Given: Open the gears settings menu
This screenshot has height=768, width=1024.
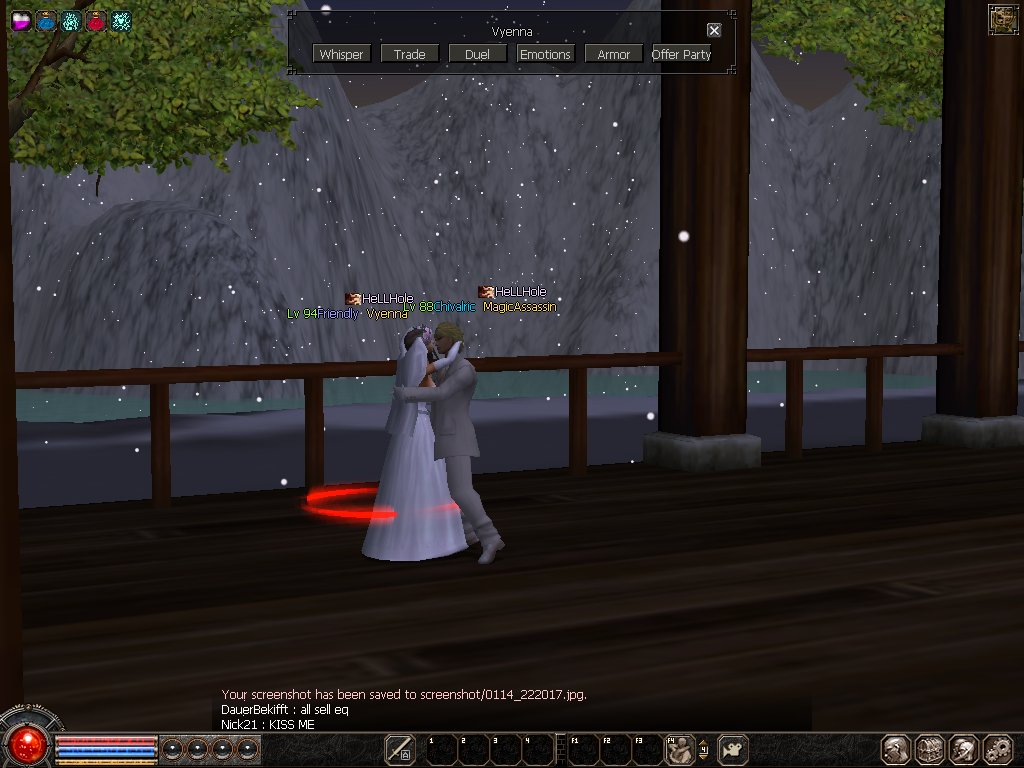Looking at the screenshot, I should (999, 749).
